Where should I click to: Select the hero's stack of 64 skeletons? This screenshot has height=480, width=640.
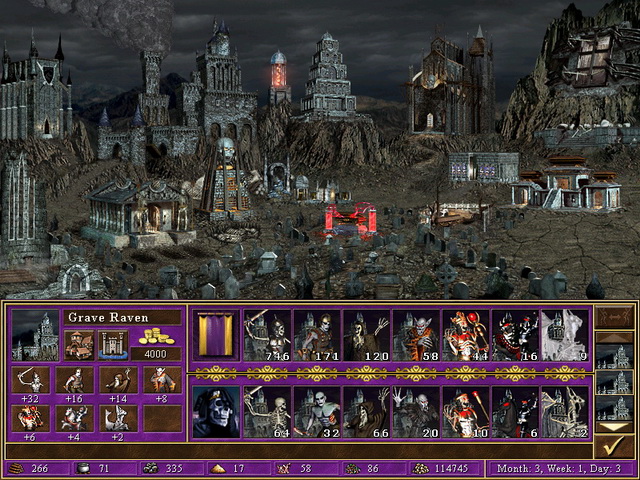click(x=266, y=412)
